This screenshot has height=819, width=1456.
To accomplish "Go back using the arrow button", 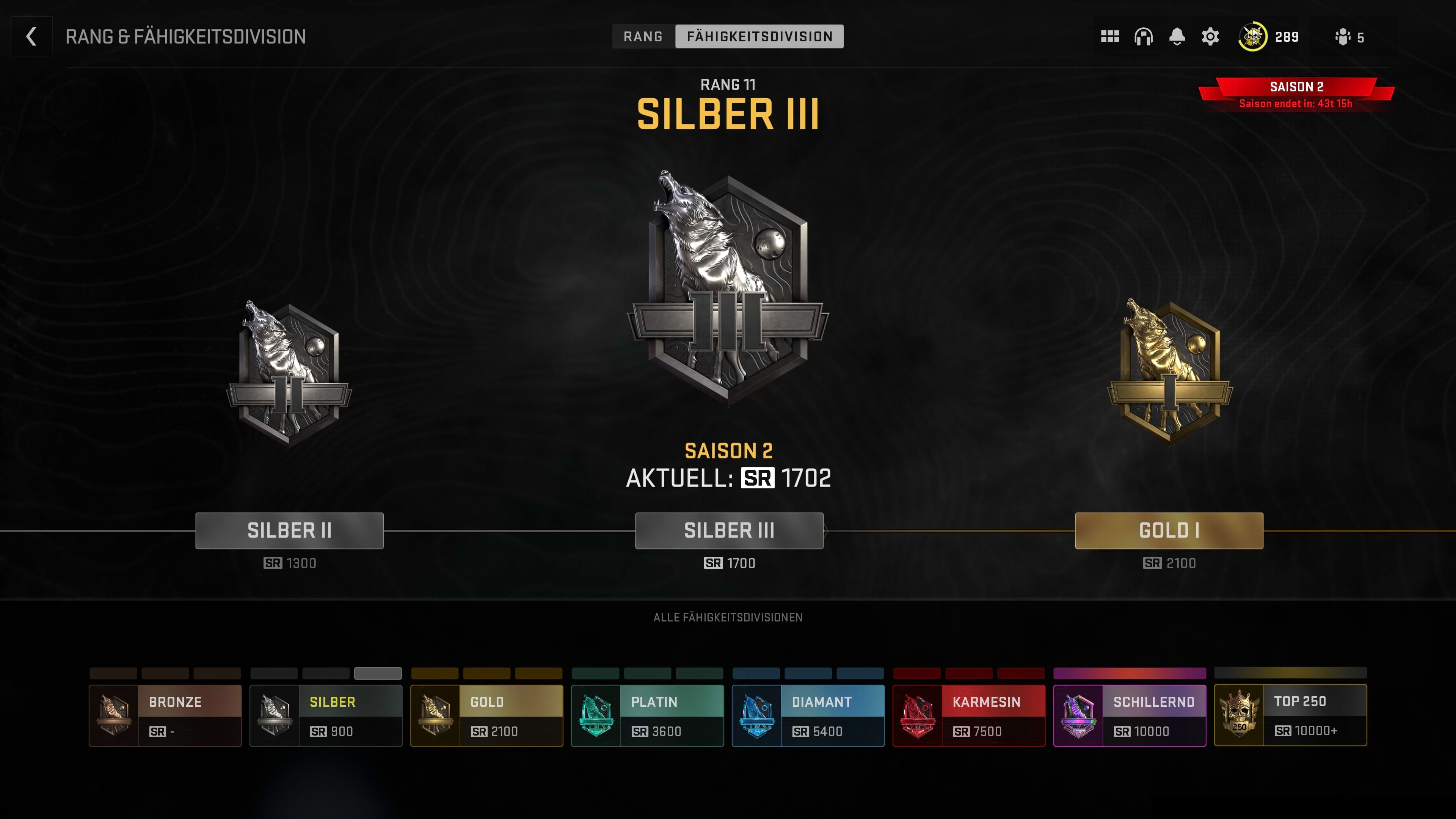I will click(31, 37).
